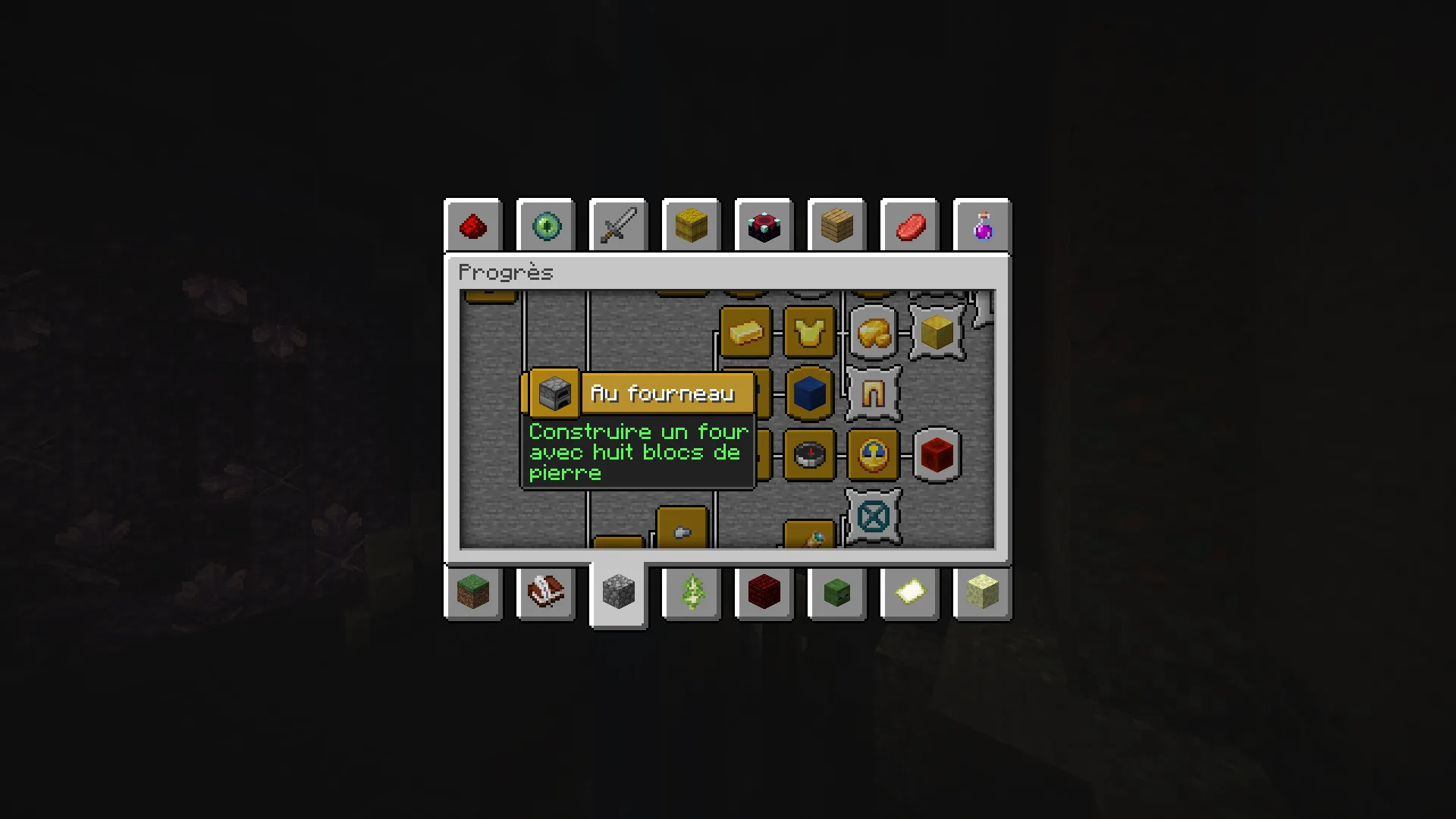Switch to the eye of ender tab
1456x819 pixels.
[x=546, y=226]
